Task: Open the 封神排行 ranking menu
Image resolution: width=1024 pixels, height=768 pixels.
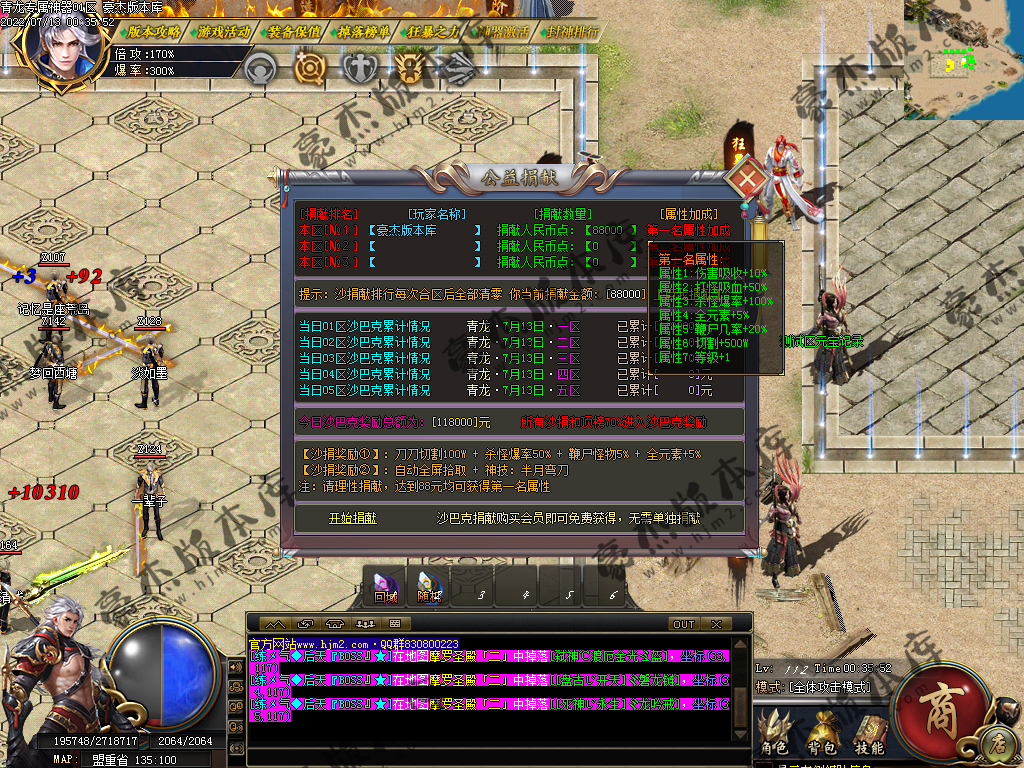Action: point(573,31)
